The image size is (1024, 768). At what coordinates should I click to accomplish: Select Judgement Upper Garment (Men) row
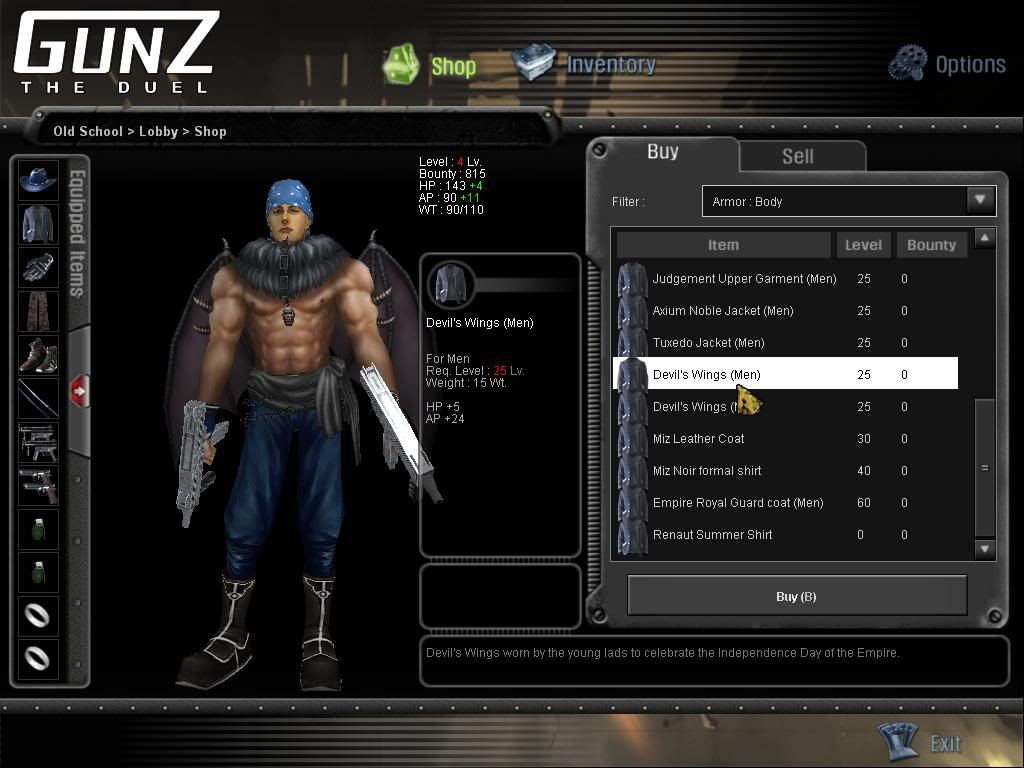click(x=744, y=279)
